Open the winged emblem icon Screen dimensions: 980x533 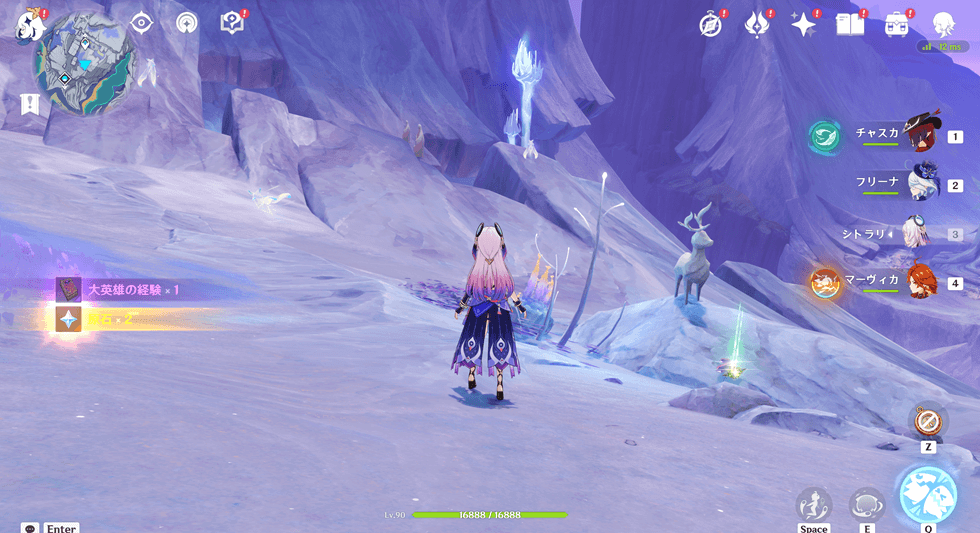click(757, 25)
